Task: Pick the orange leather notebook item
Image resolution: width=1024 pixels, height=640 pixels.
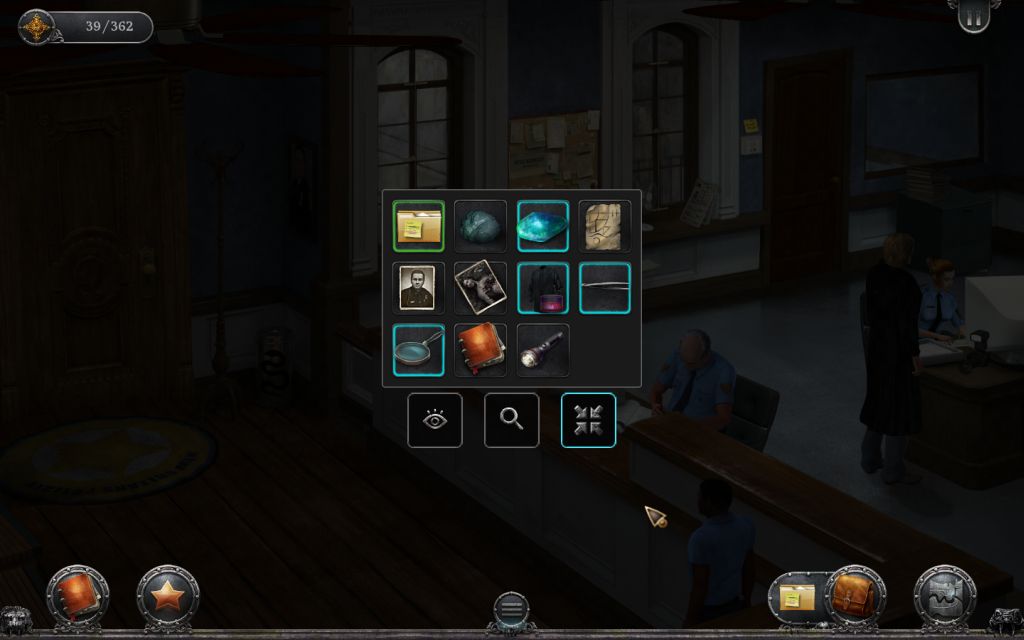Action: (x=480, y=350)
